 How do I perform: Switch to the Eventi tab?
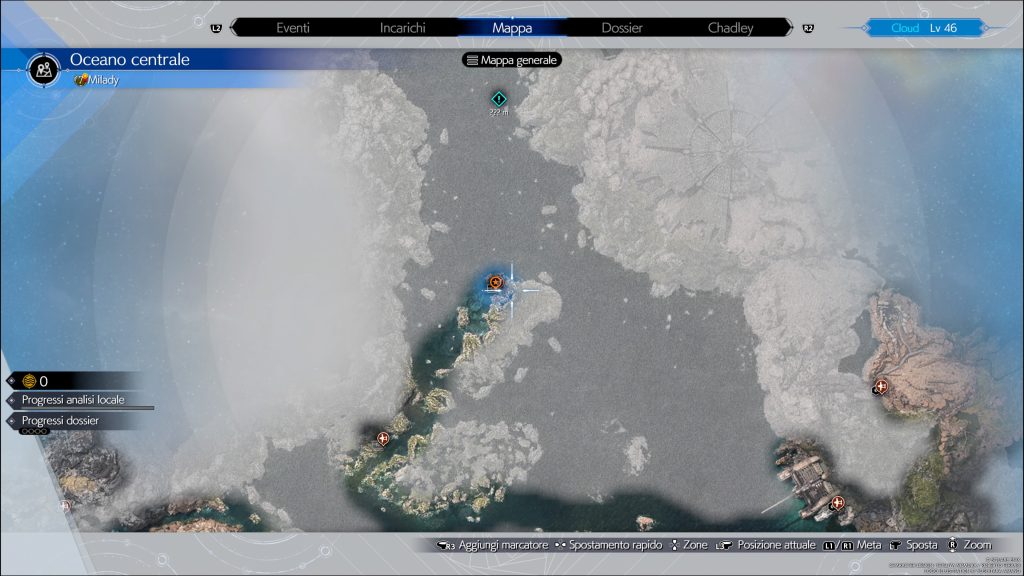tap(298, 28)
